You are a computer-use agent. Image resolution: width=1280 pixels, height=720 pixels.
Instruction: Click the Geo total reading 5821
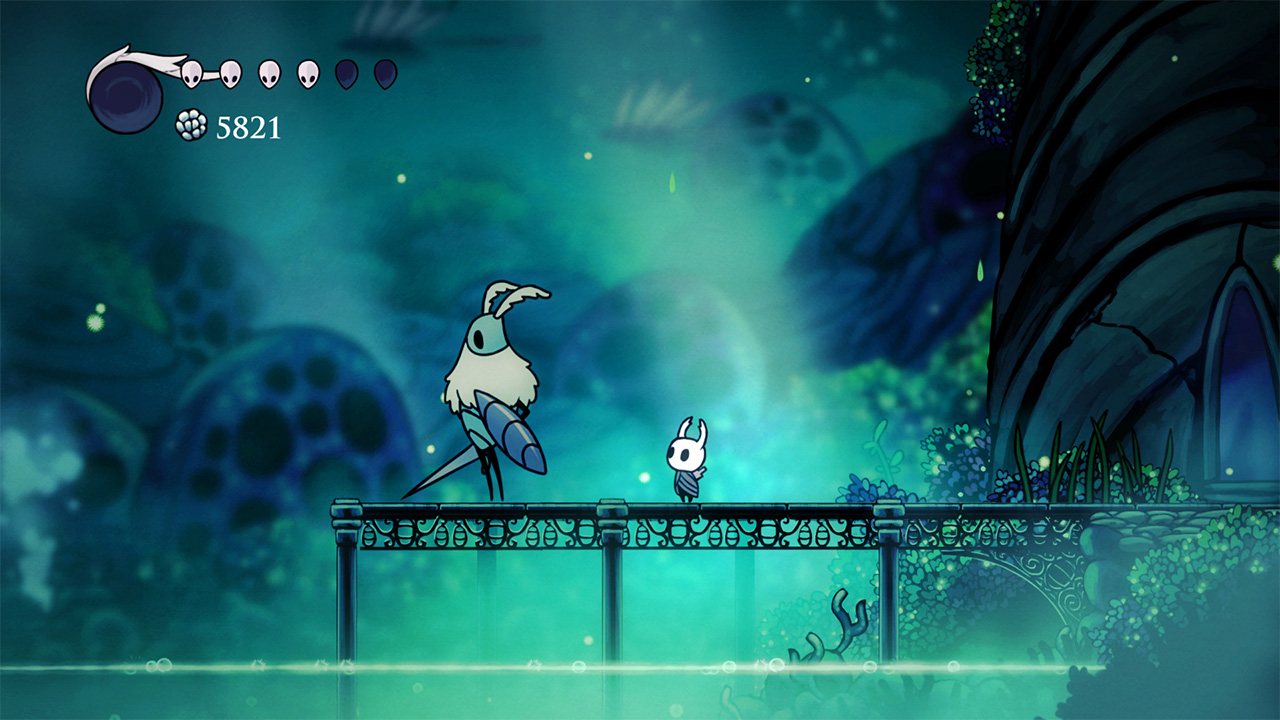point(250,125)
